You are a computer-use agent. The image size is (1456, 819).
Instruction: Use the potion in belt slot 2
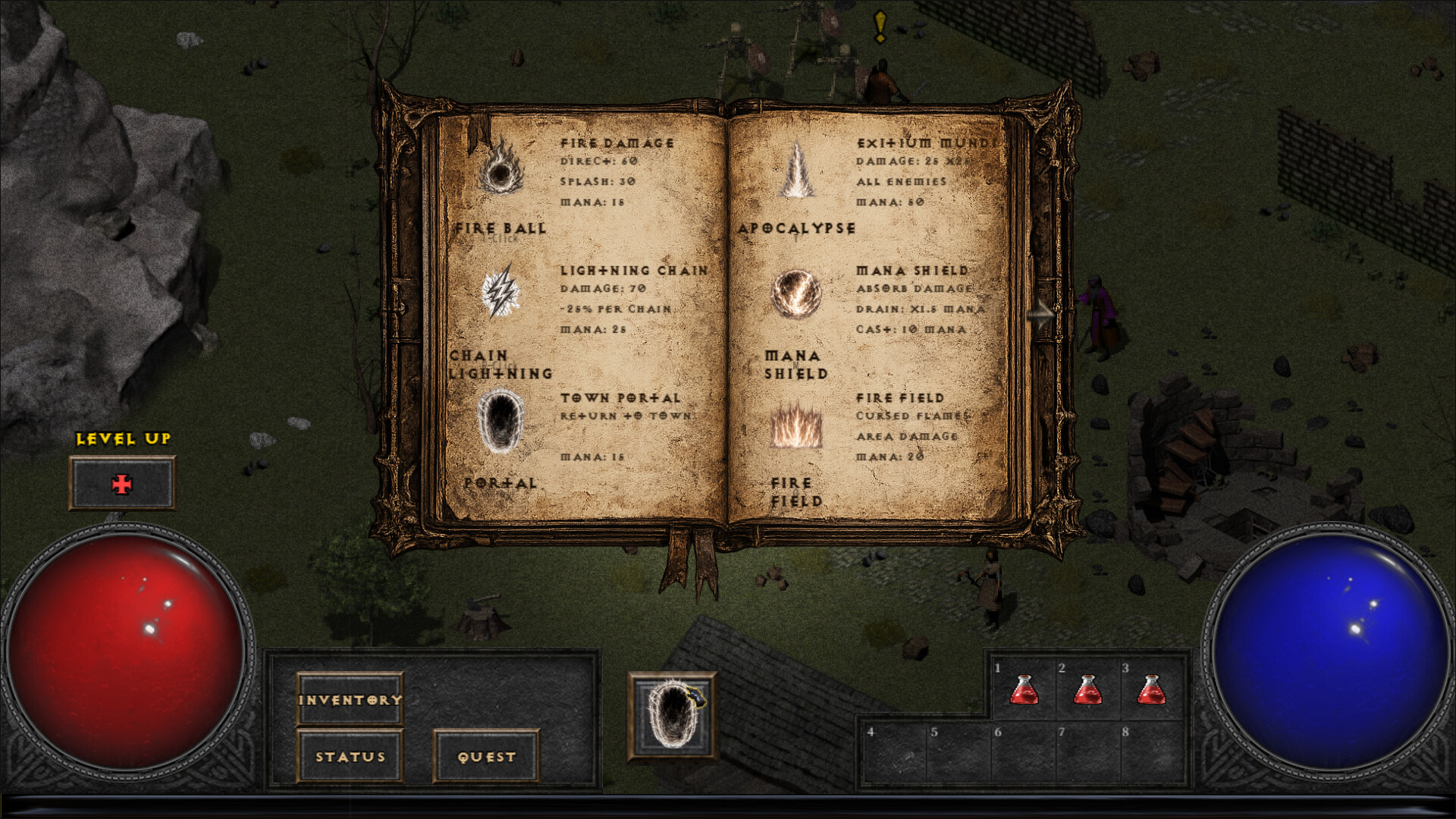pyautogui.click(x=1087, y=690)
